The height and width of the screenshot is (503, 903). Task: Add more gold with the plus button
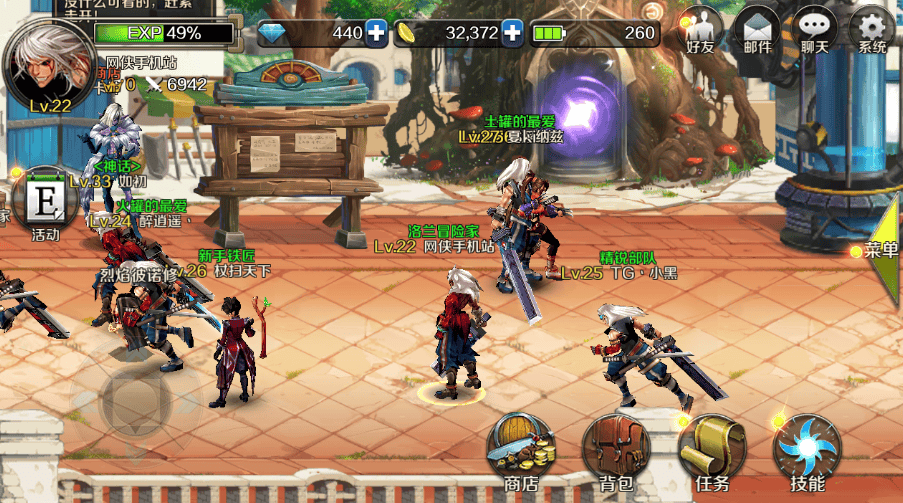click(513, 33)
